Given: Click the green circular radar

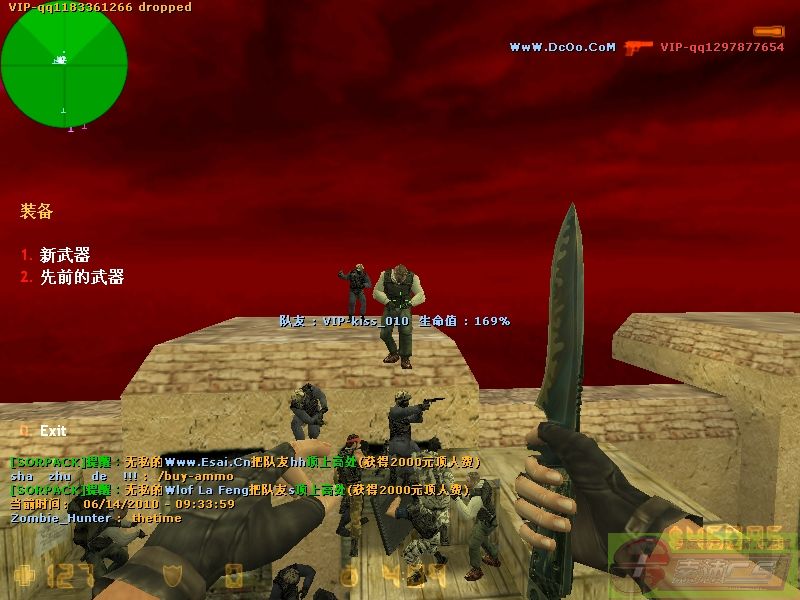Looking at the screenshot, I should [64, 64].
